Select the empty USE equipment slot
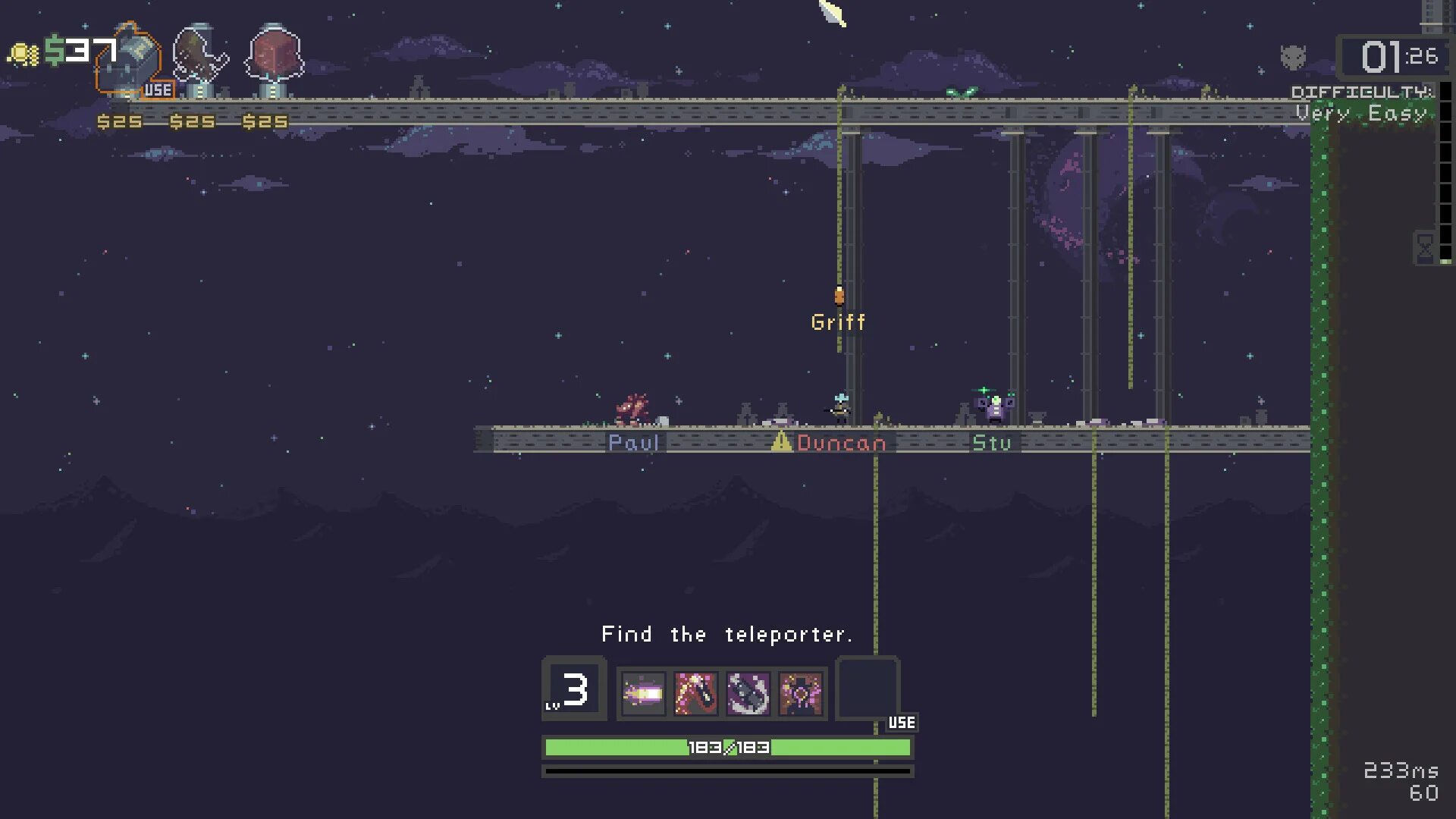This screenshot has width=1456, height=819. click(x=868, y=688)
